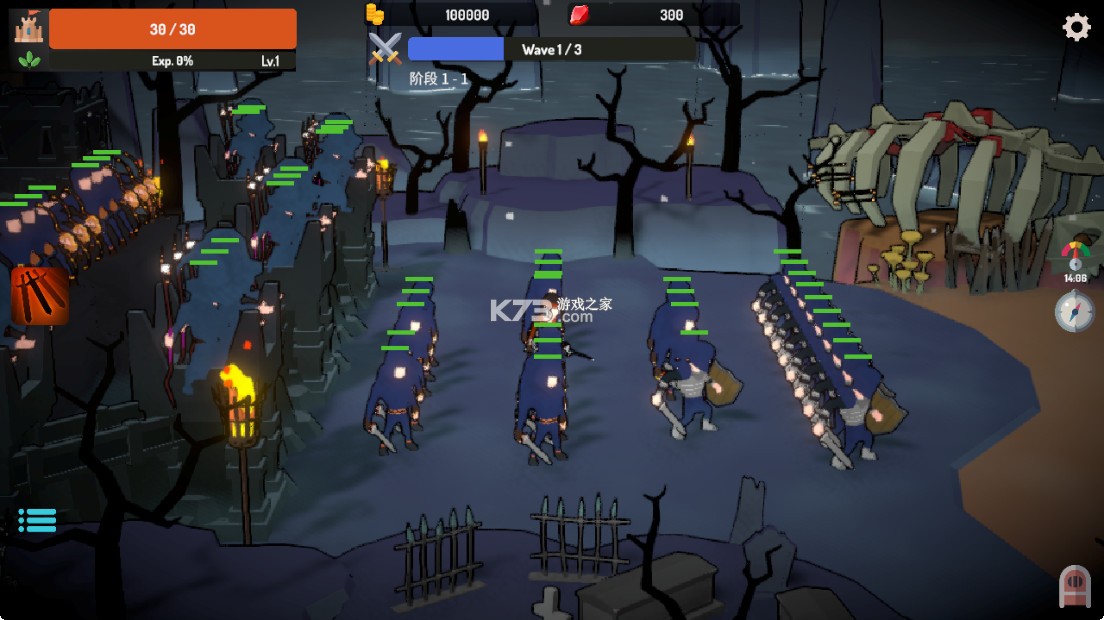Open the cyan list menu
Image resolution: width=1104 pixels, height=620 pixels.
click(x=37, y=520)
